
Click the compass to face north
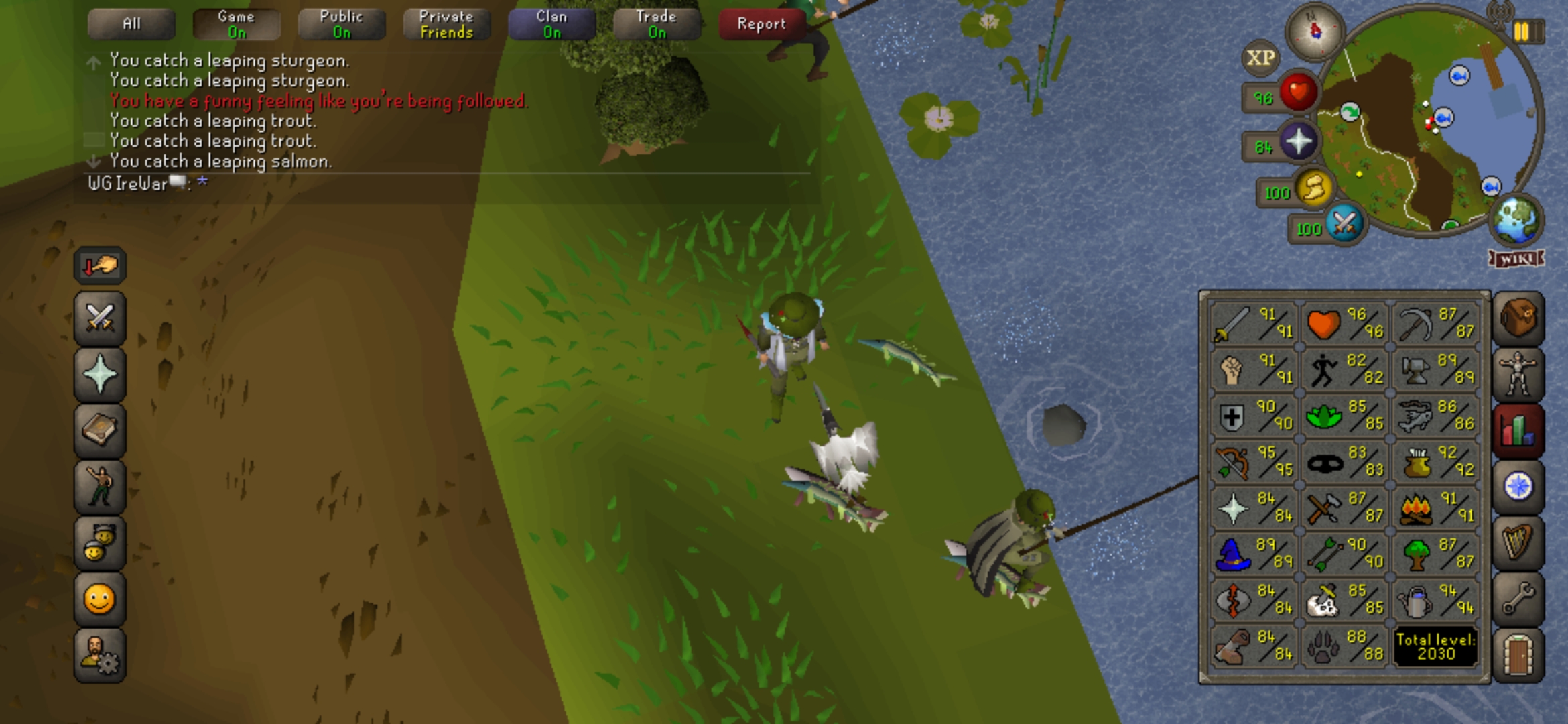coord(1315,31)
